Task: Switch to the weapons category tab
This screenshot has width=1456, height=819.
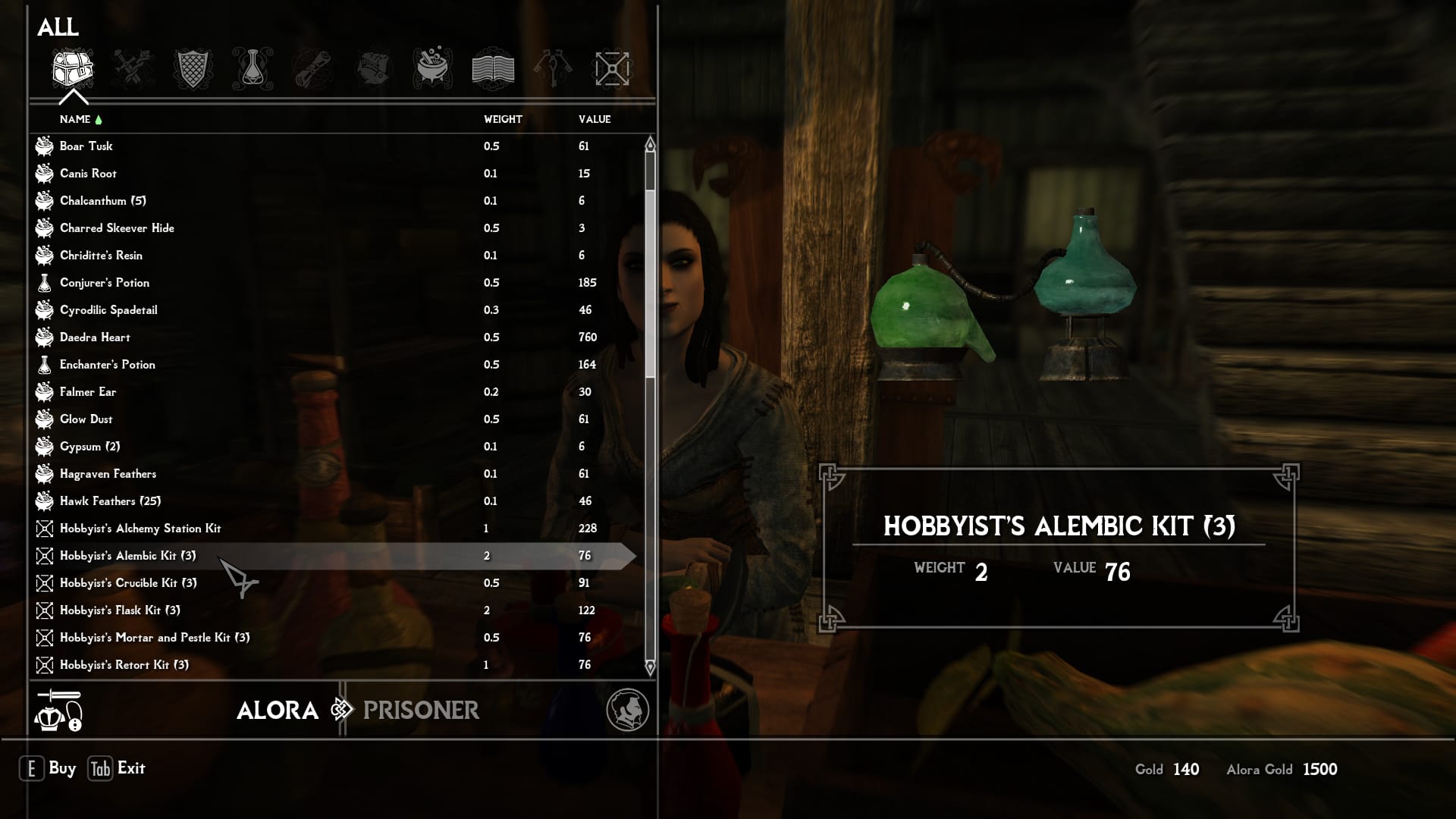Action: (133, 69)
